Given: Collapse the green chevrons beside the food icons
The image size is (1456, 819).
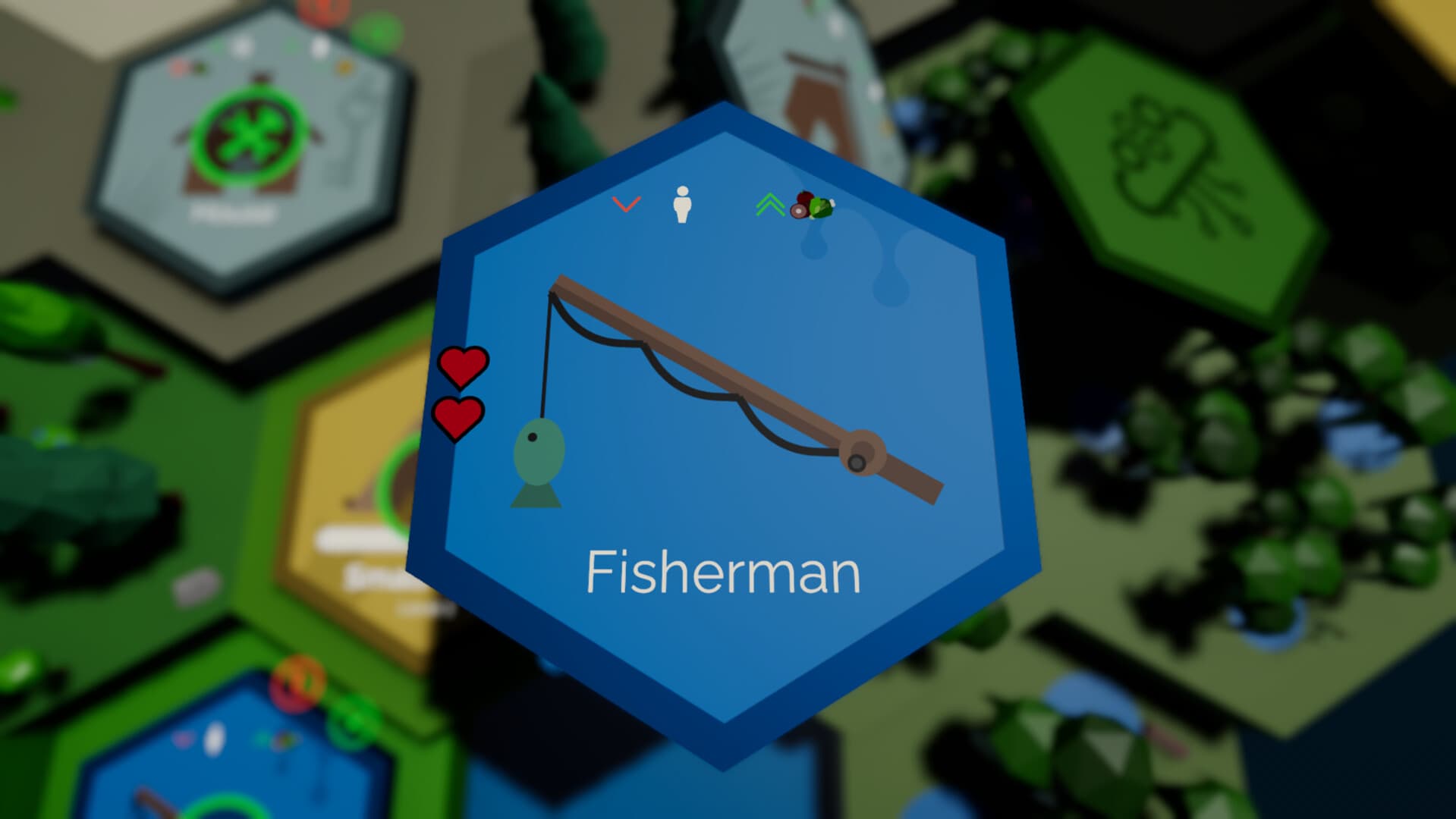Looking at the screenshot, I should (770, 203).
